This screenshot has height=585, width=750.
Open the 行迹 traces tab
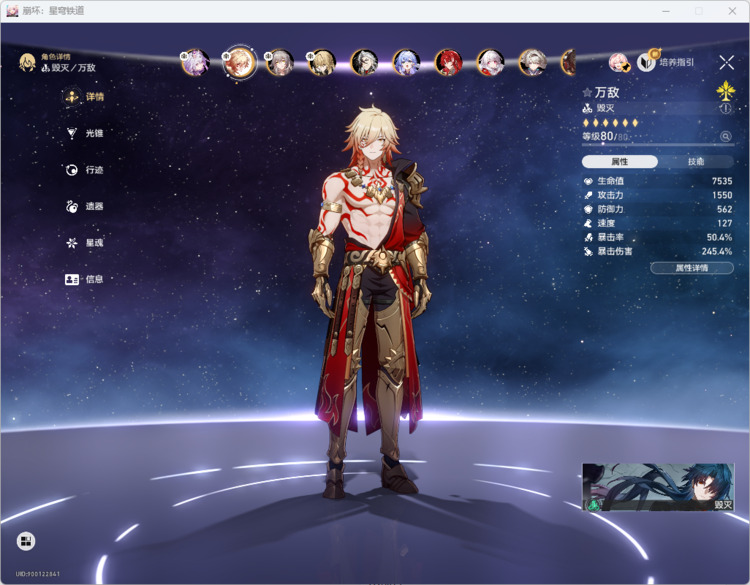[x=85, y=170]
